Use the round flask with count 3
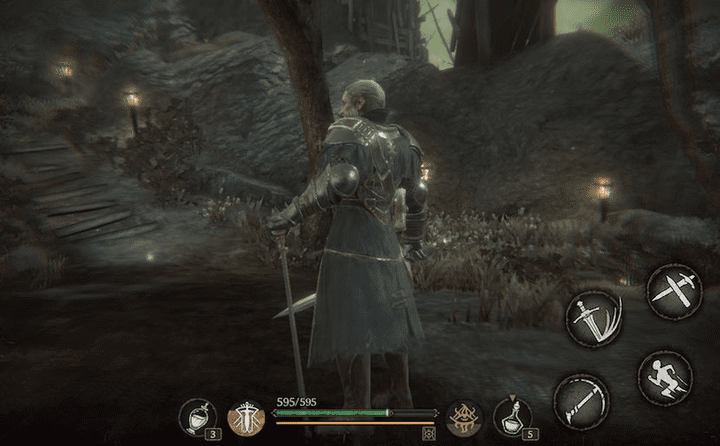This screenshot has height=446, width=720. [x=198, y=417]
